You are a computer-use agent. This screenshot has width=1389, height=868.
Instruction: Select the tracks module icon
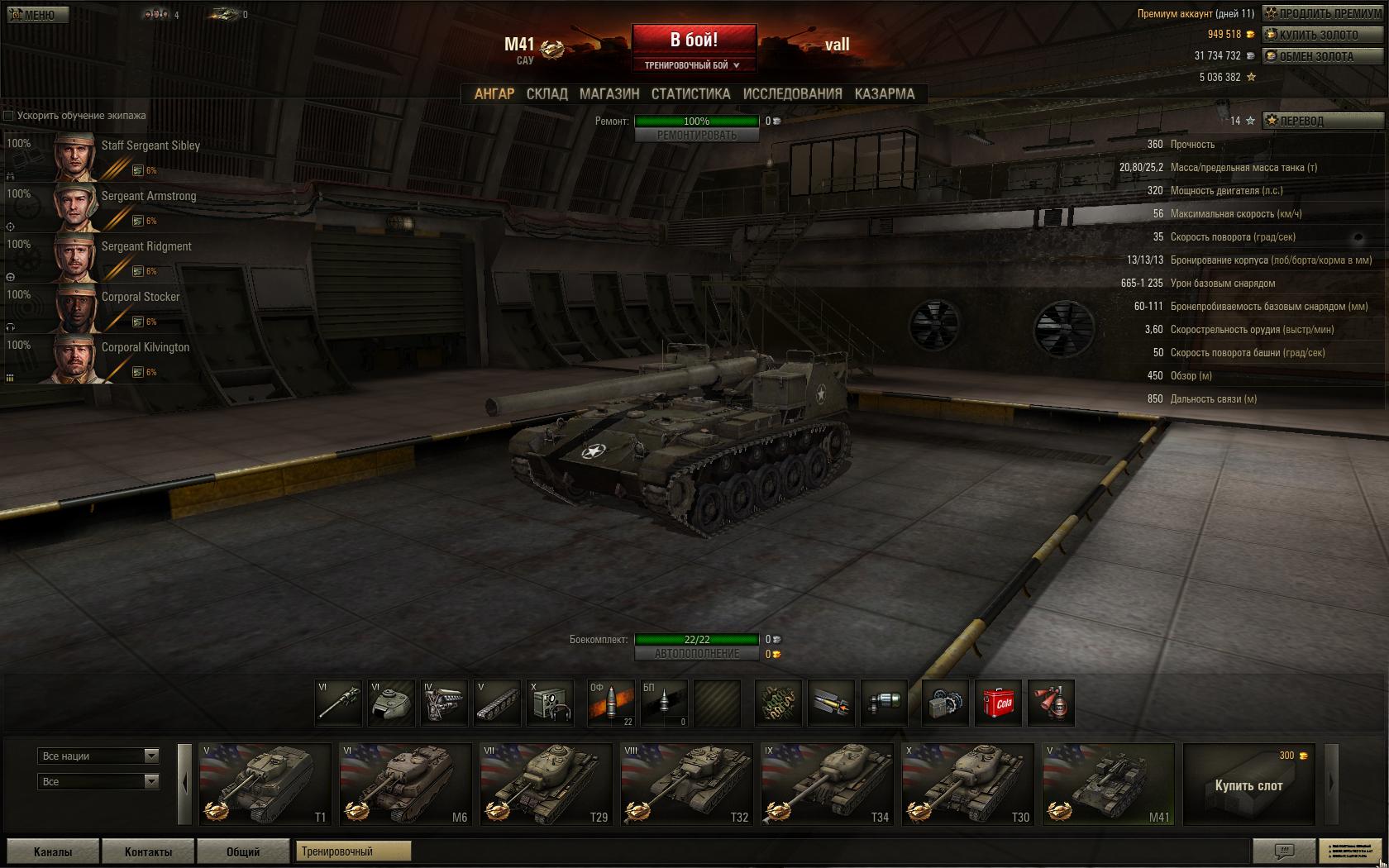(x=497, y=703)
